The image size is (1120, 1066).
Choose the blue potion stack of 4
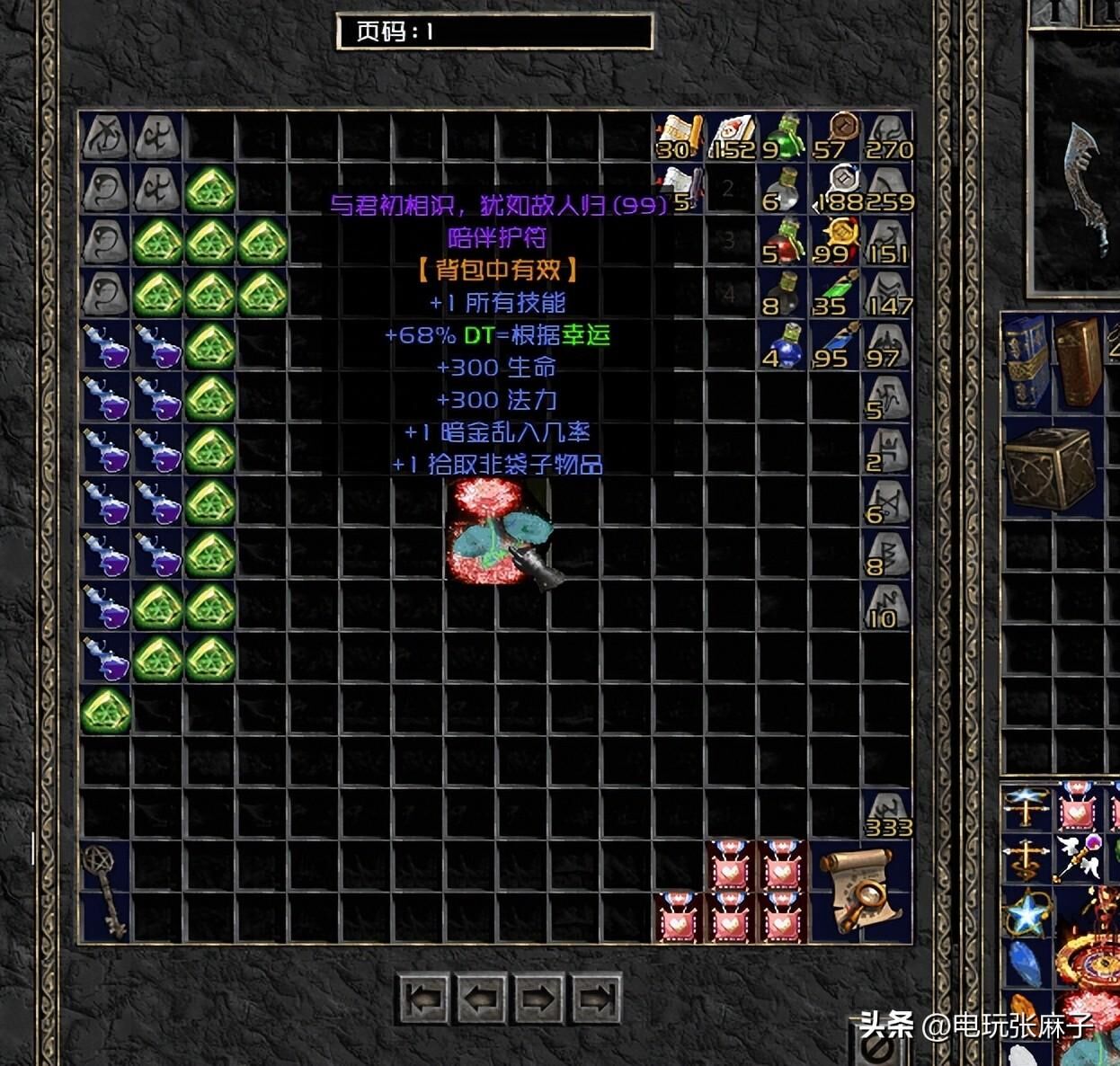[x=784, y=346]
